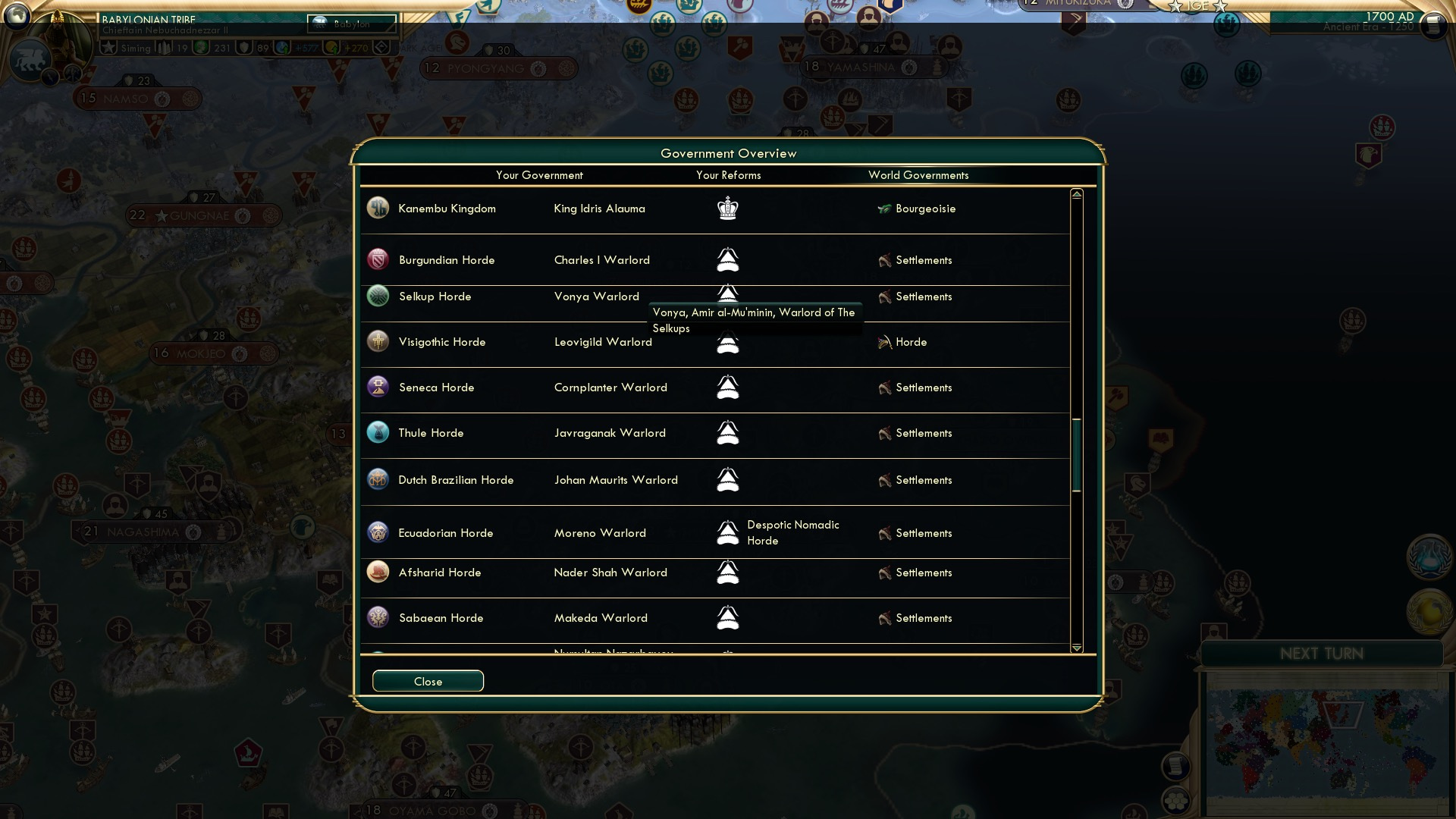Screen dimensions: 1456x819
Task: Click the Settlements hammer icon beside Seneca Horde
Action: tap(883, 388)
